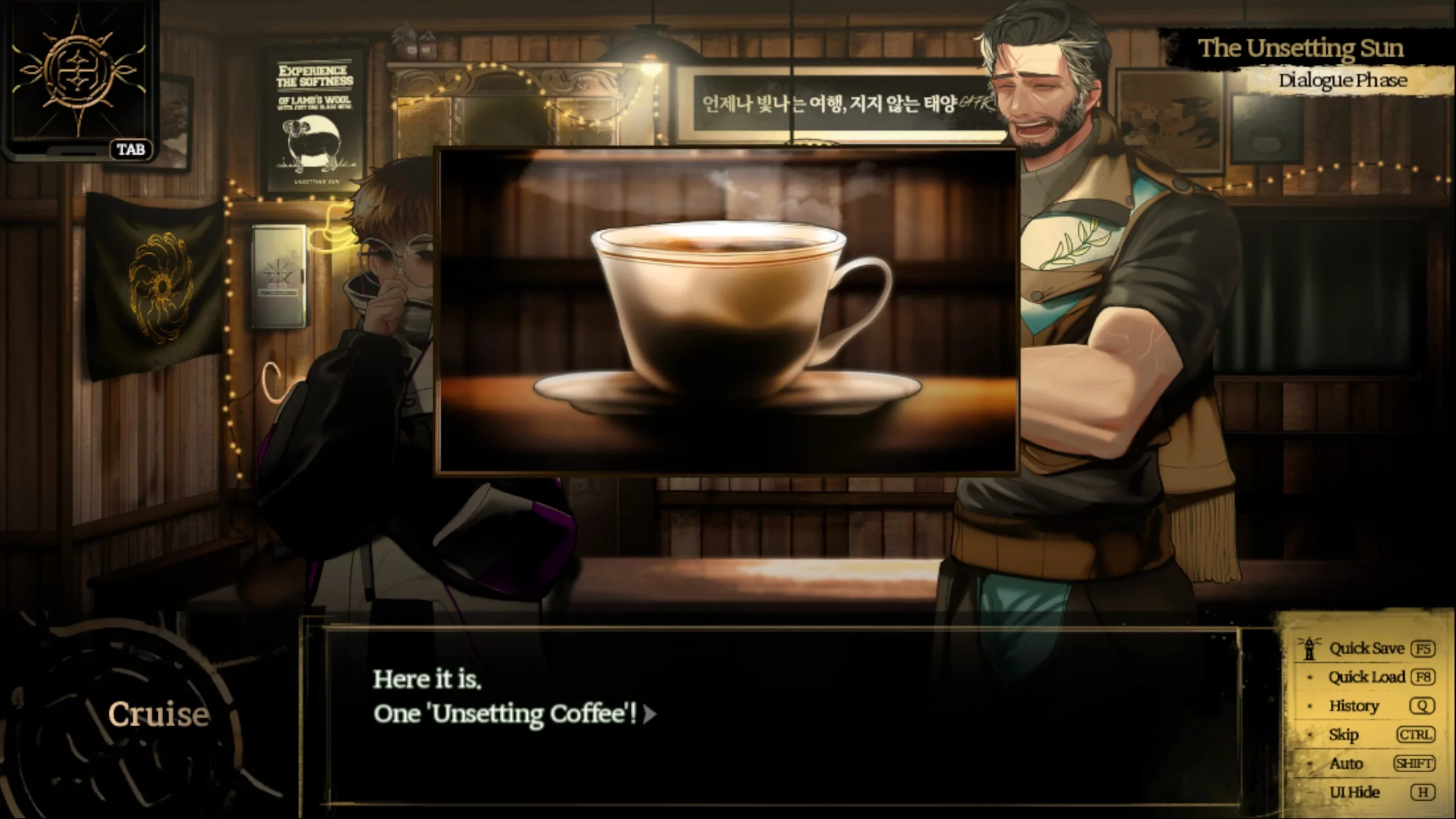
Task: Toggle Auto dialogue mode
Action: coord(1347,763)
